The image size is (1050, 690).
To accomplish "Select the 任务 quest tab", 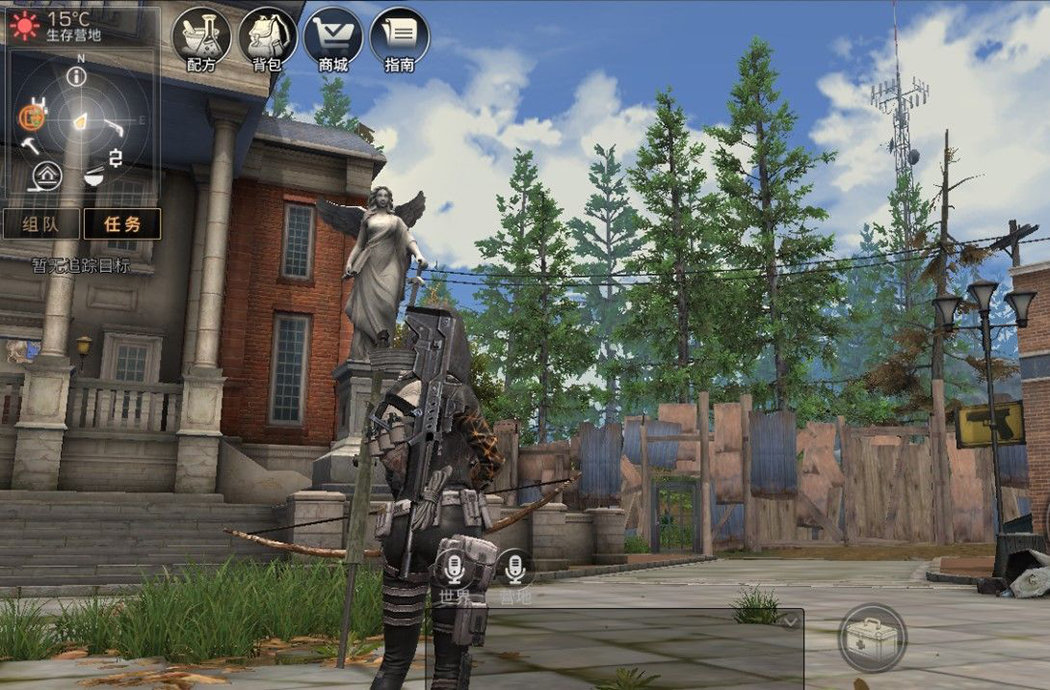I will (x=121, y=223).
